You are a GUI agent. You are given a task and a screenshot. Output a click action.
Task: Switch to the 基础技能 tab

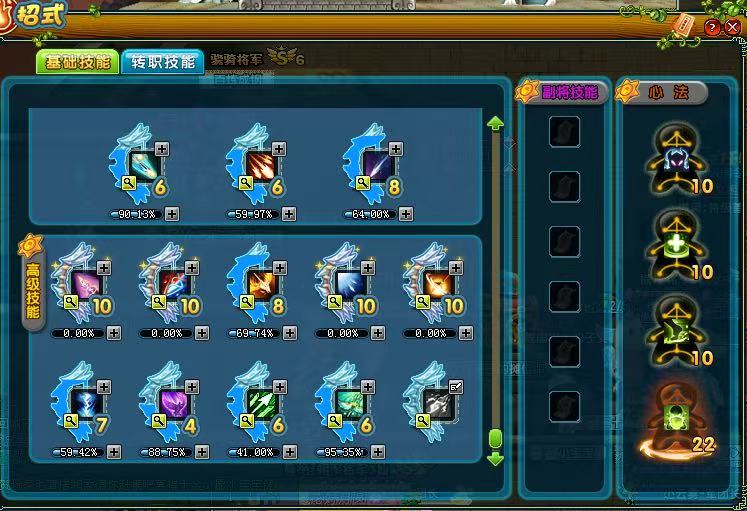pos(78,62)
